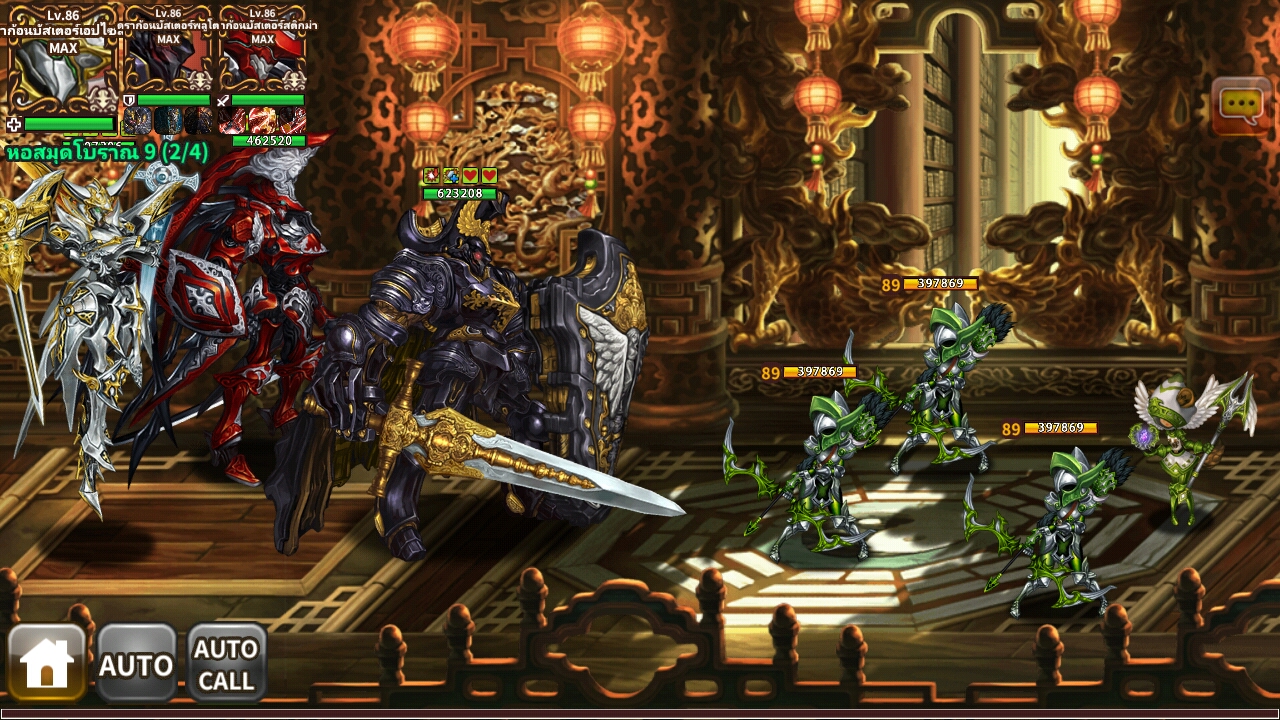Select the middle hero's second skill thumbnail

(x=169, y=121)
